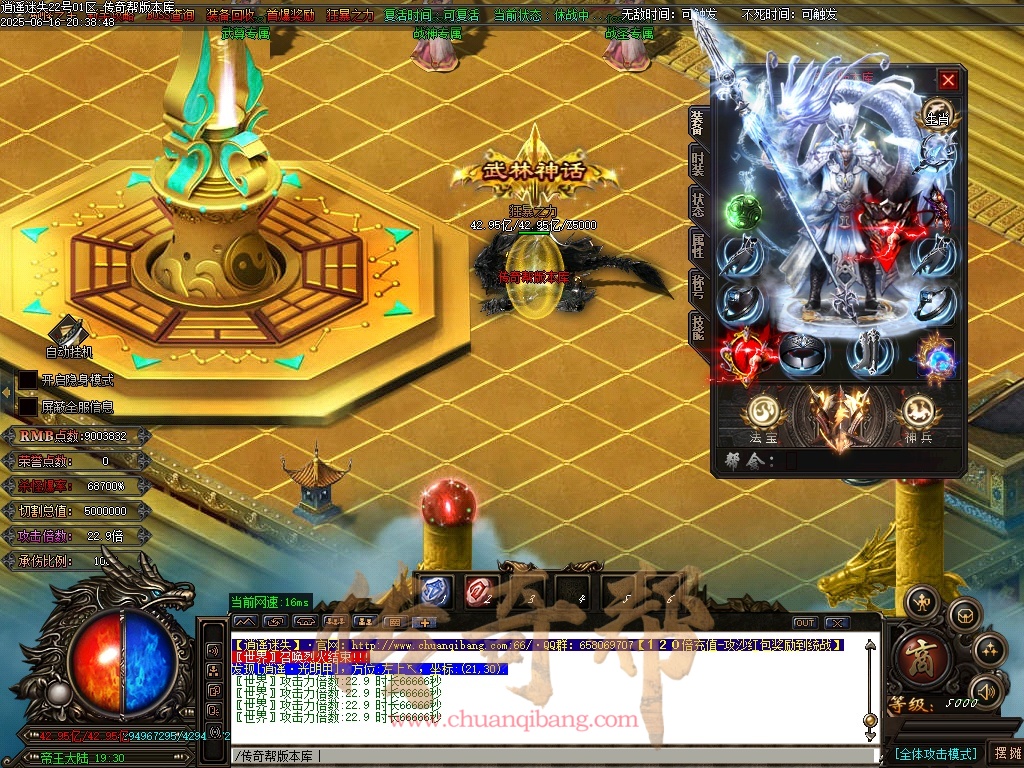Use the red crystal hotbar item

(479, 591)
